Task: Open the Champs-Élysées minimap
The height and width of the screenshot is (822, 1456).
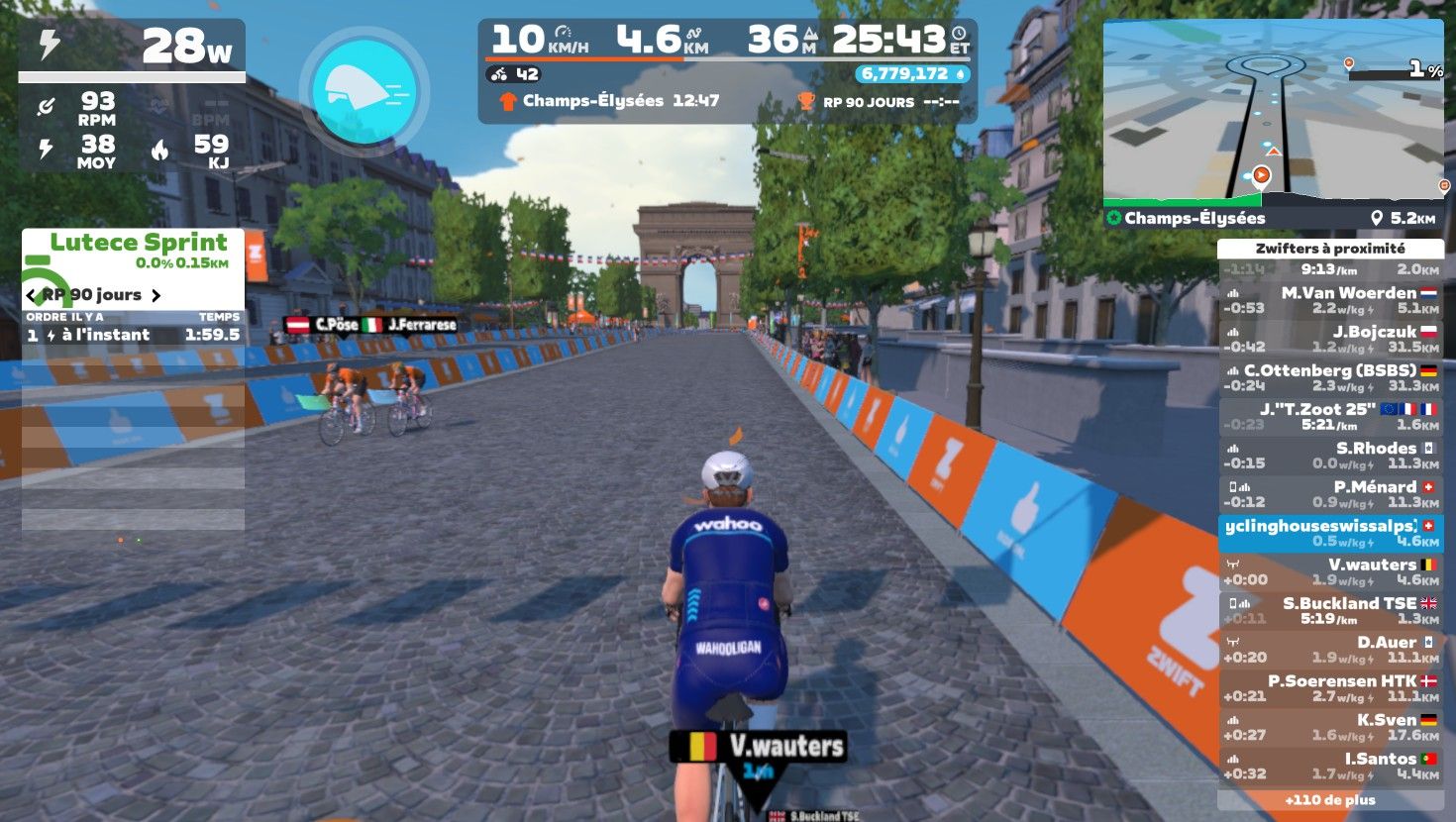Action: pyautogui.click(x=1273, y=114)
